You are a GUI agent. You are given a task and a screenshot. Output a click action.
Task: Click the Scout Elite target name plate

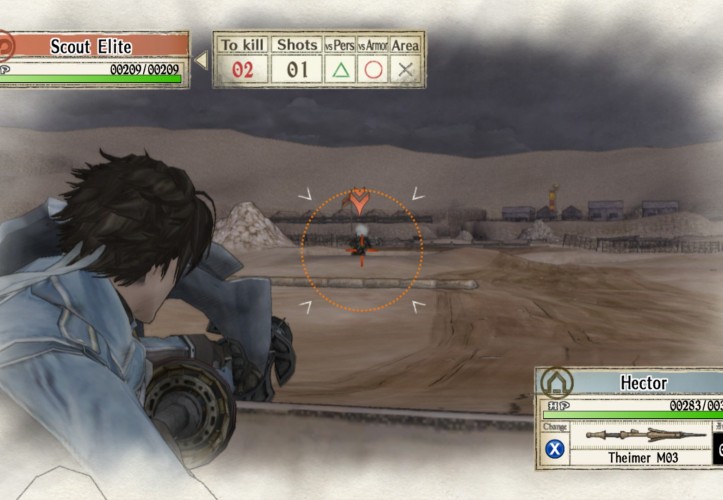click(x=98, y=46)
